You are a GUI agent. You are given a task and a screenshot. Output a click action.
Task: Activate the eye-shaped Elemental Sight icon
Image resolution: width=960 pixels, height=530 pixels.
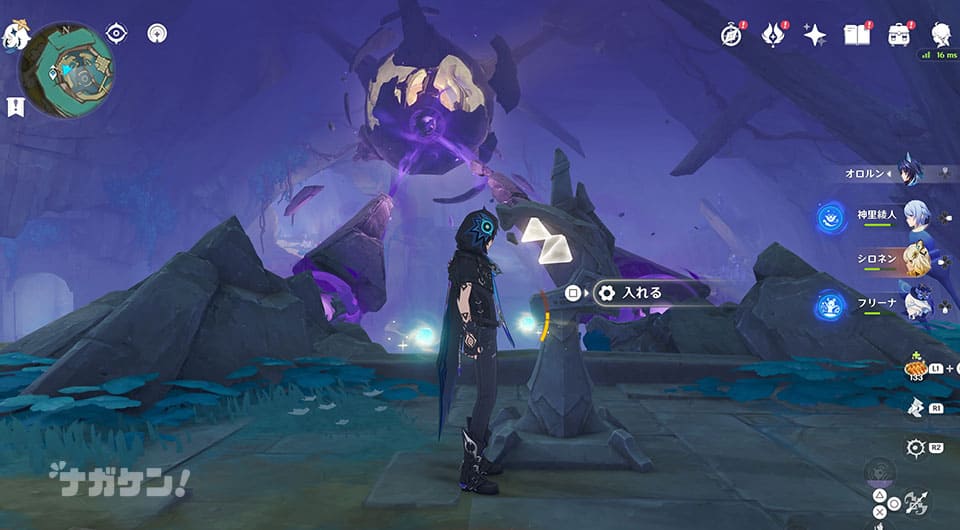coord(117,34)
